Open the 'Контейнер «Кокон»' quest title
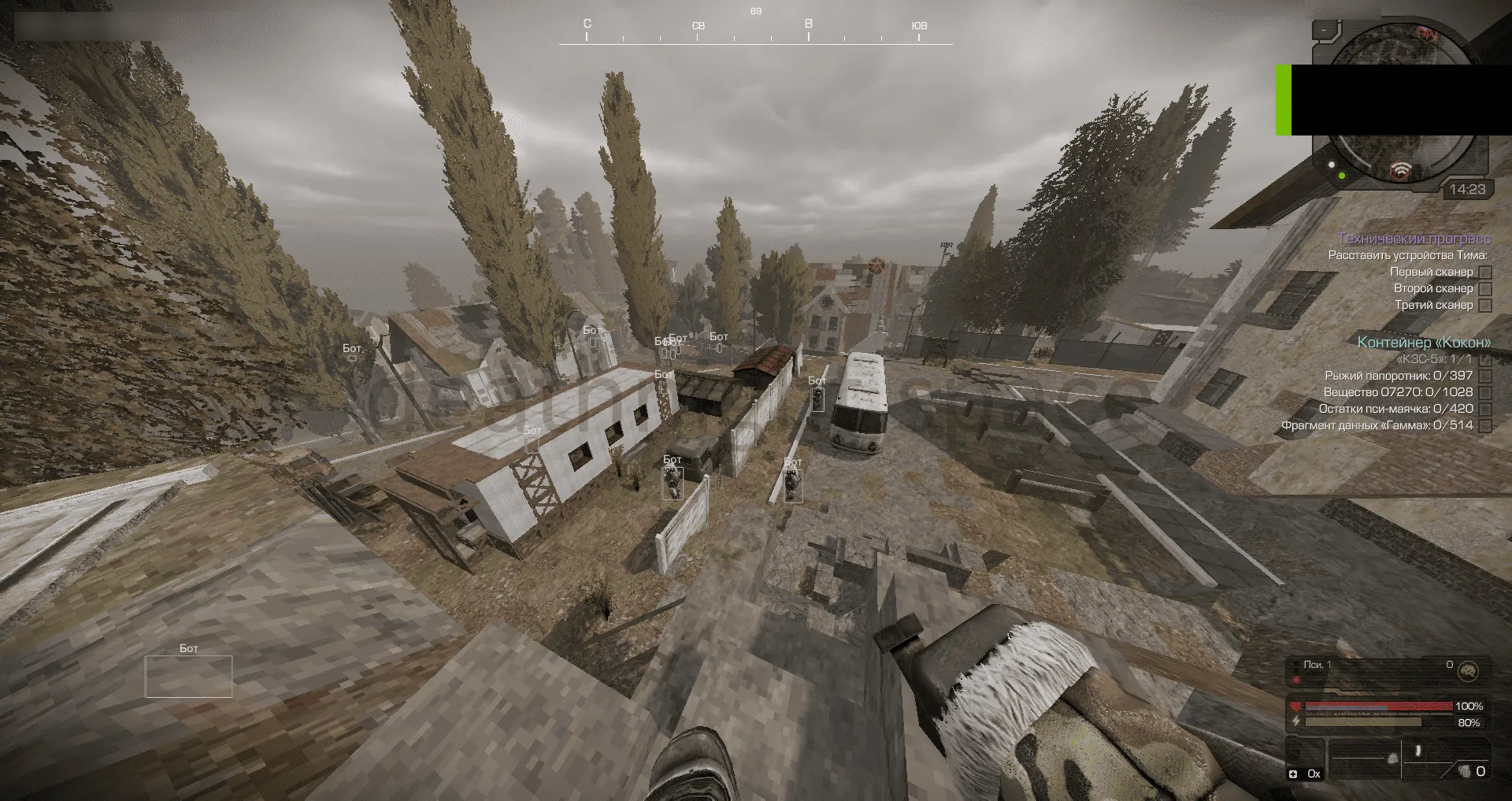The image size is (1512, 801). pos(1424,342)
